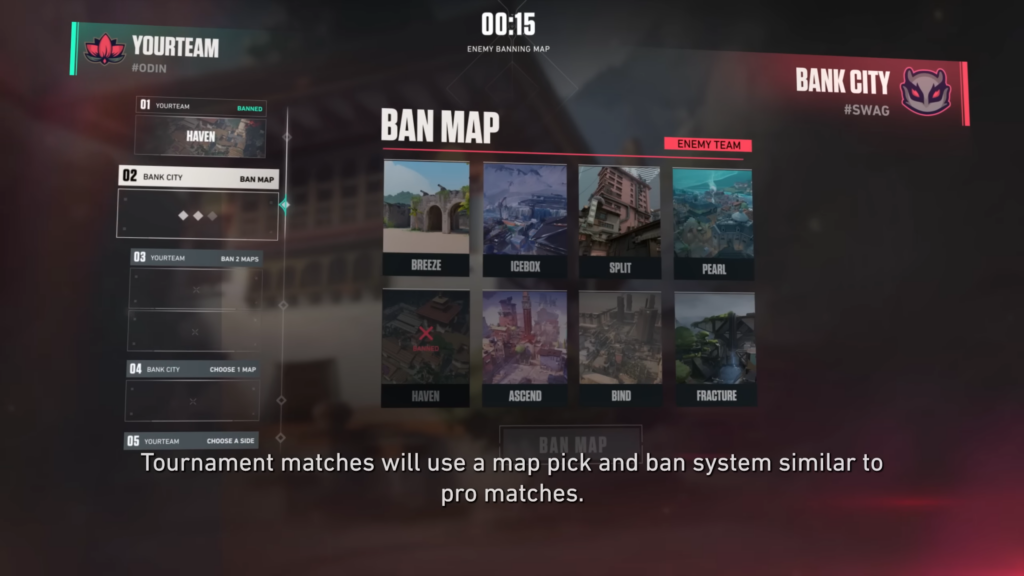The image size is (1024, 576).
Task: Select the Breeze map tile
Action: 426,218
